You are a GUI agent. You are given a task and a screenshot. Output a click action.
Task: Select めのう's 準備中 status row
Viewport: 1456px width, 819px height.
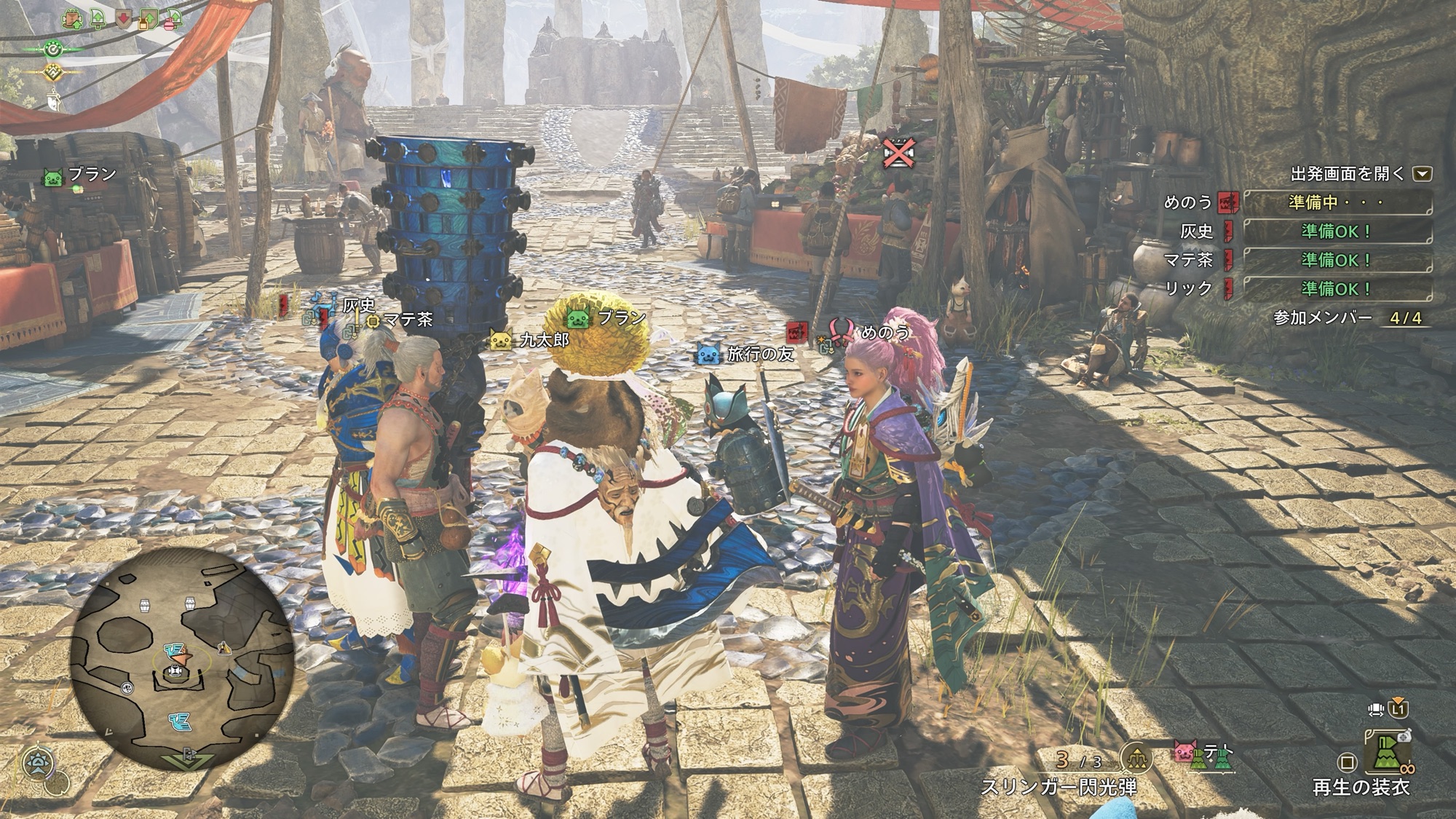(x=1337, y=202)
